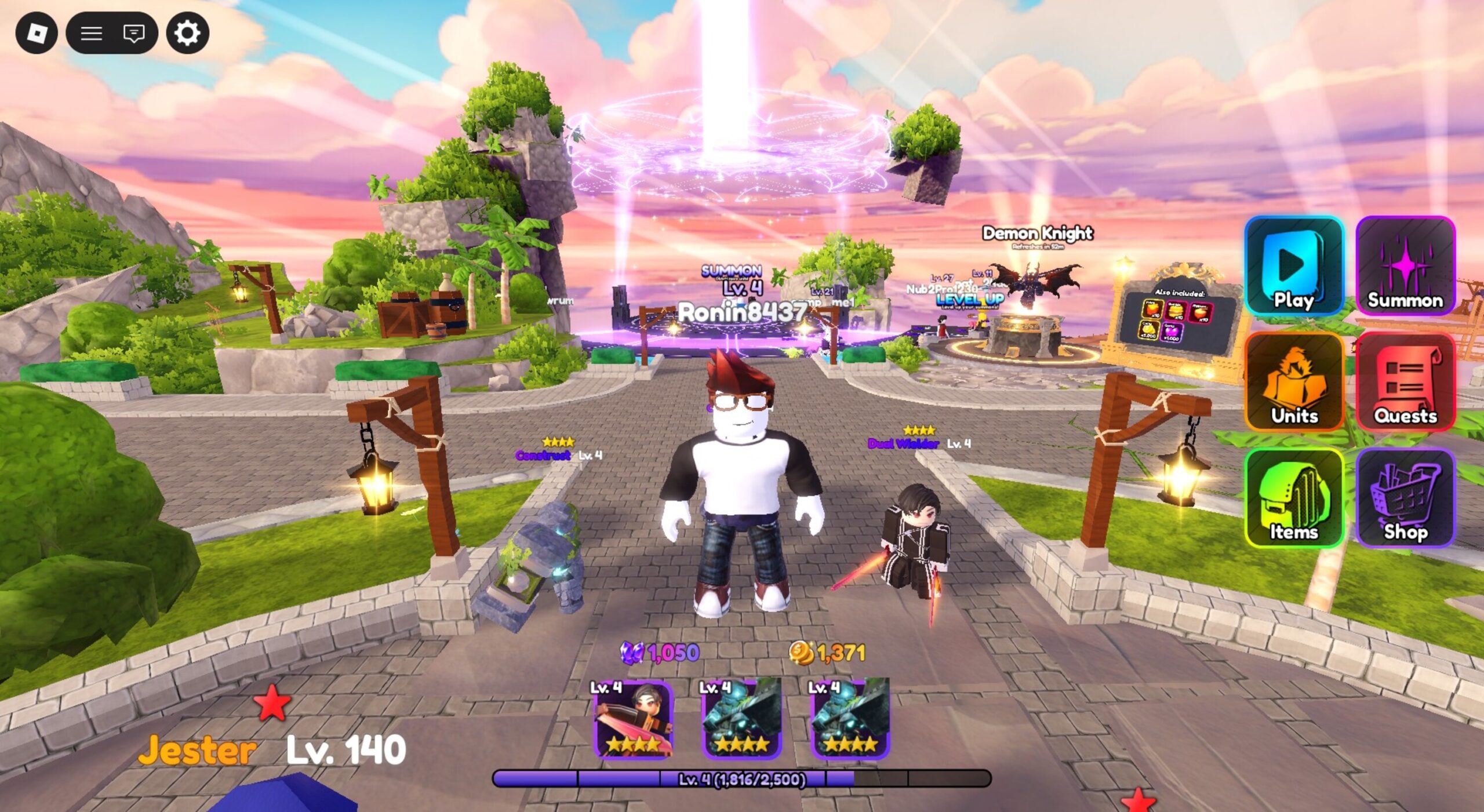This screenshot has height=812, width=1484.
Task: Toggle the Roblox chat window icon
Action: pyautogui.click(x=134, y=33)
